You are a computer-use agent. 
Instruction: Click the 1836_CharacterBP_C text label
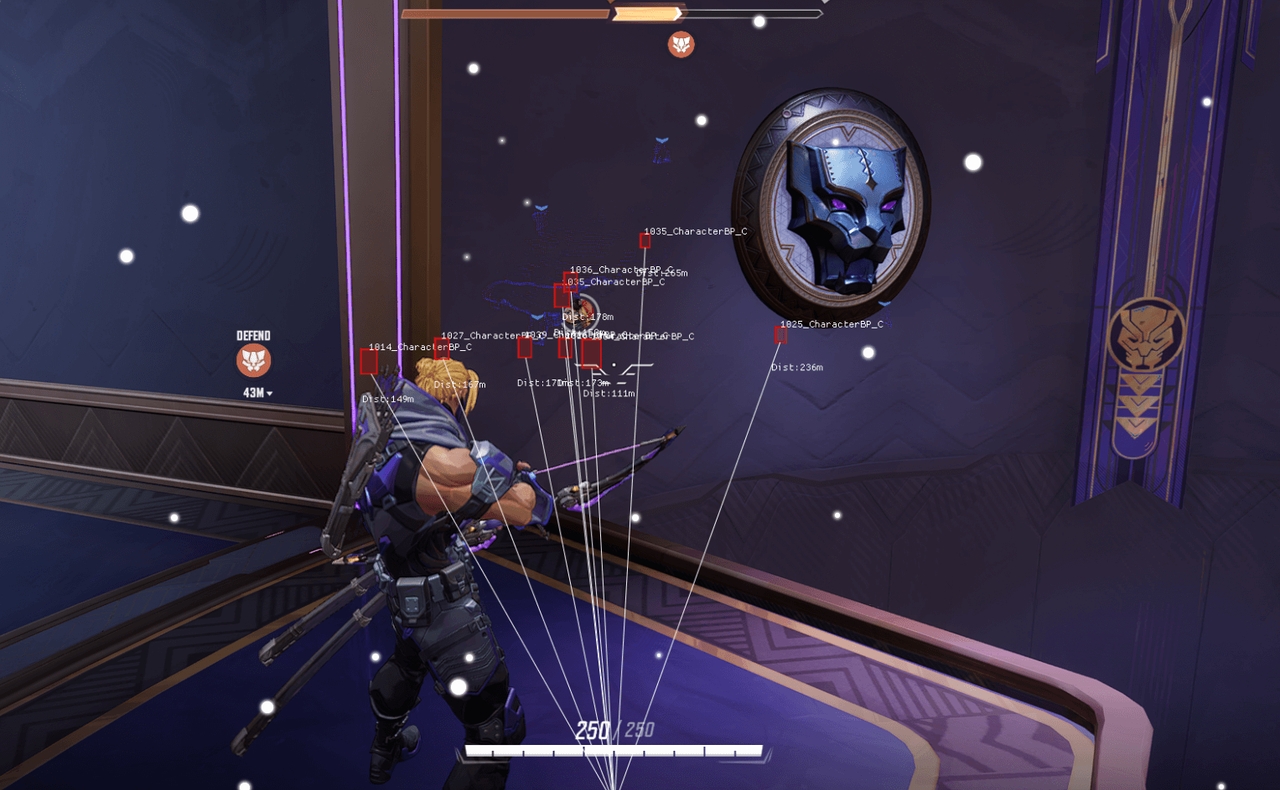click(622, 268)
